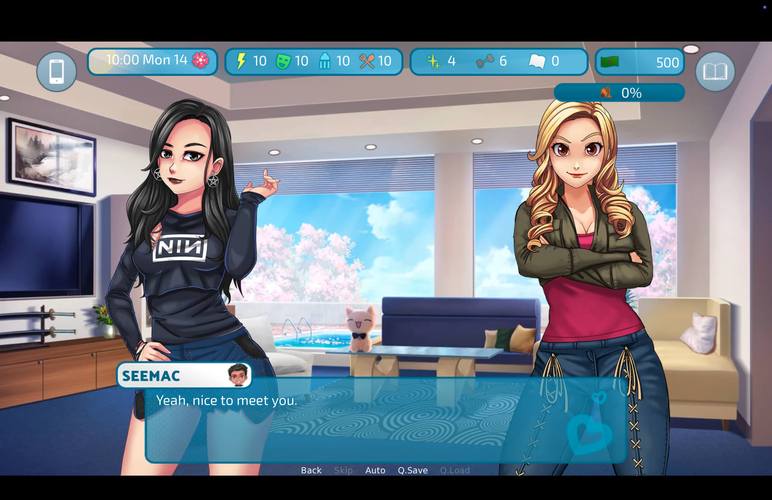
Task: Open the journal book icon
Action: tap(715, 72)
